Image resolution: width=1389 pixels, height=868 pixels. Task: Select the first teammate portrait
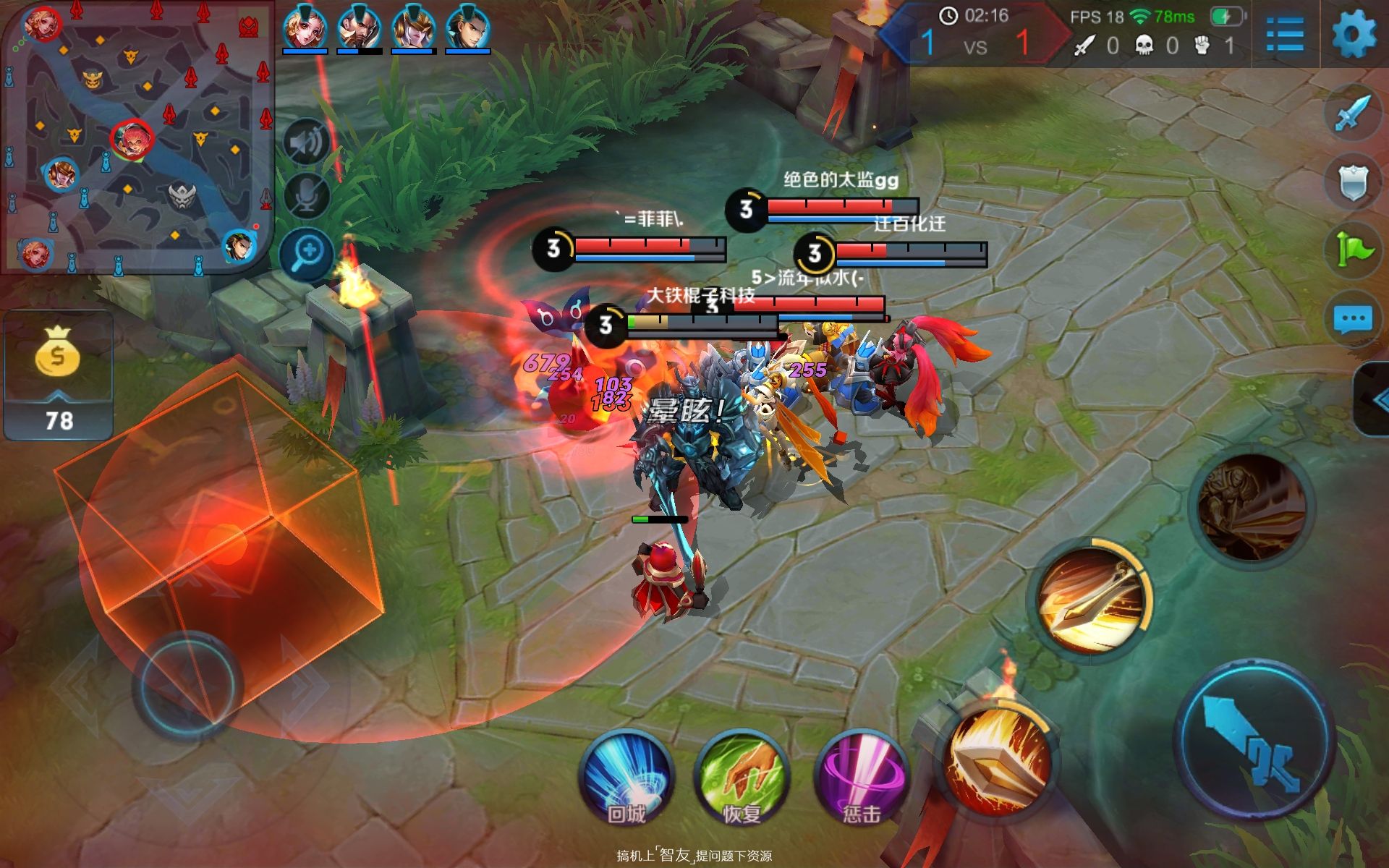305,30
